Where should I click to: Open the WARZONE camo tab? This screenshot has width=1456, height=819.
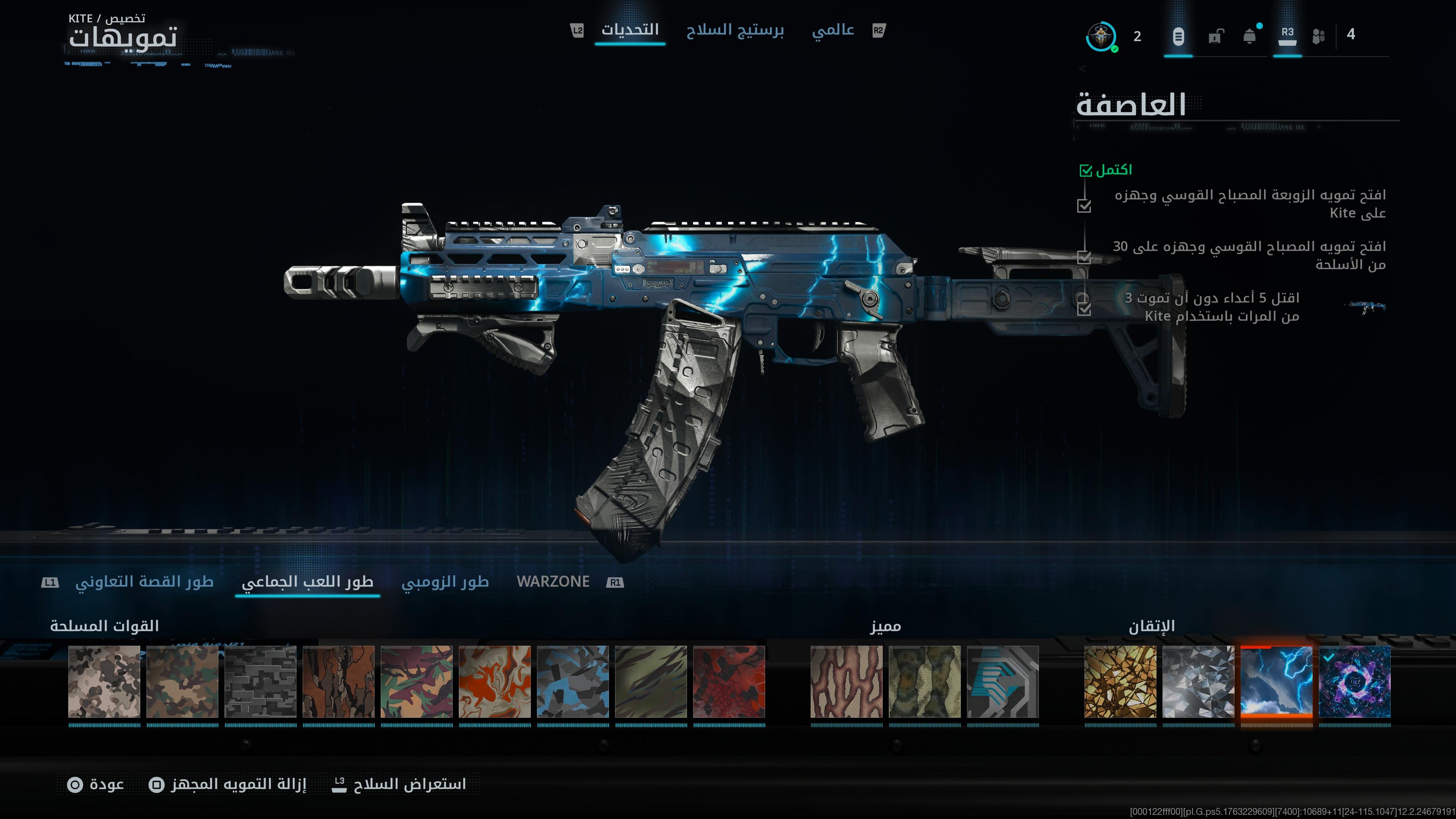click(553, 582)
